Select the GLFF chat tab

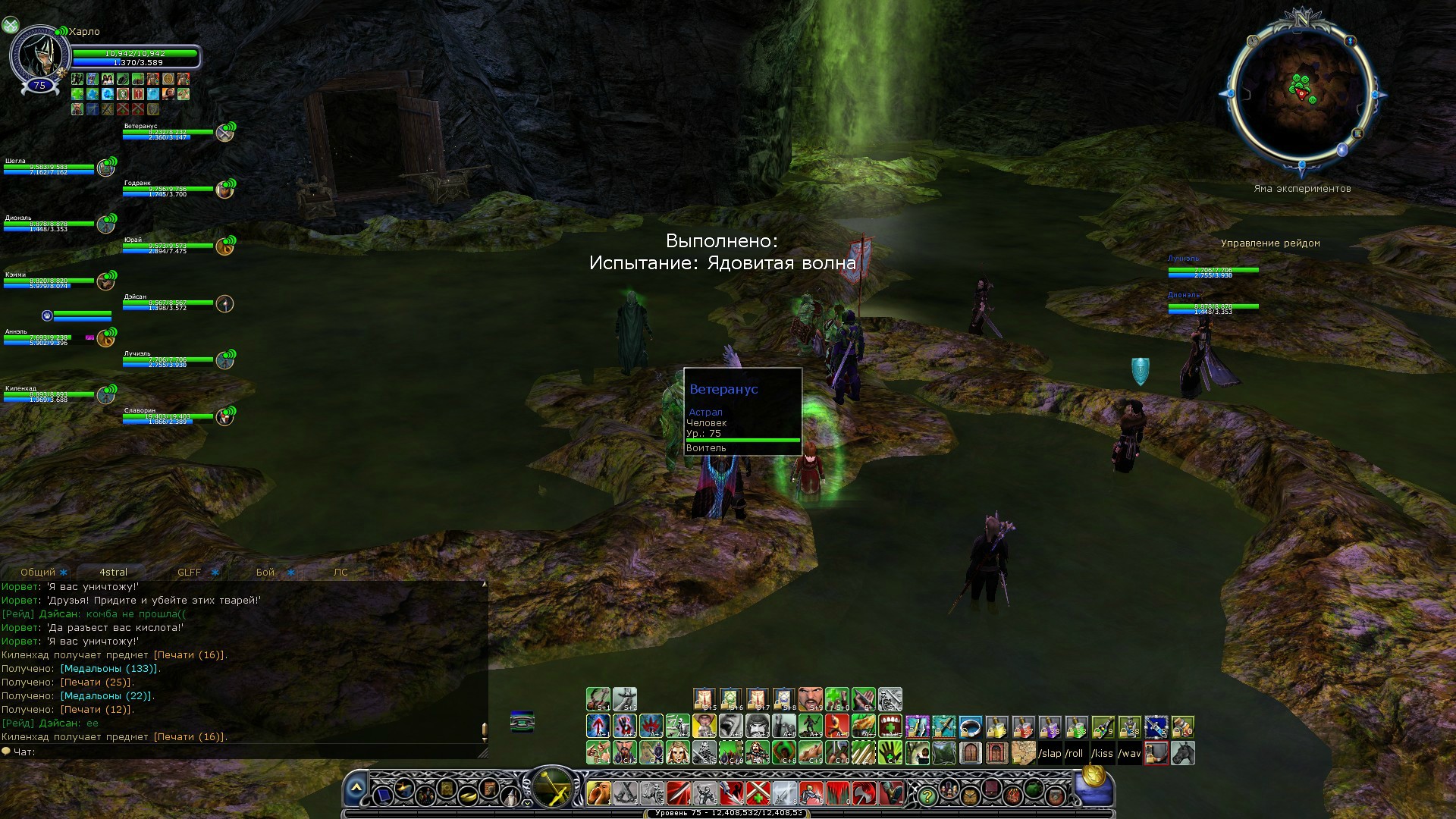pos(190,573)
